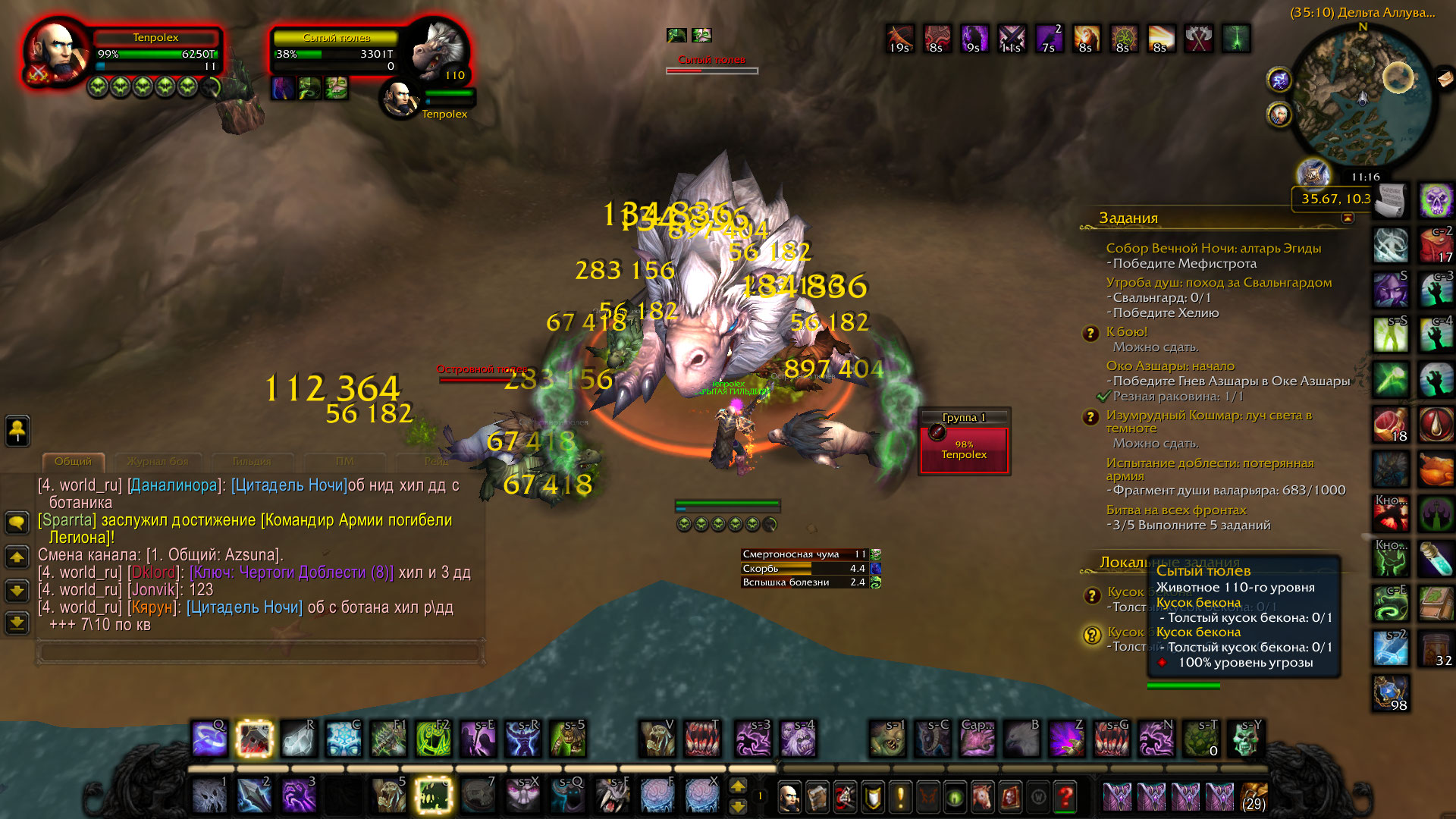The width and height of the screenshot is (1456, 819).
Task: Open the character info portrait micro button
Action: click(789, 797)
